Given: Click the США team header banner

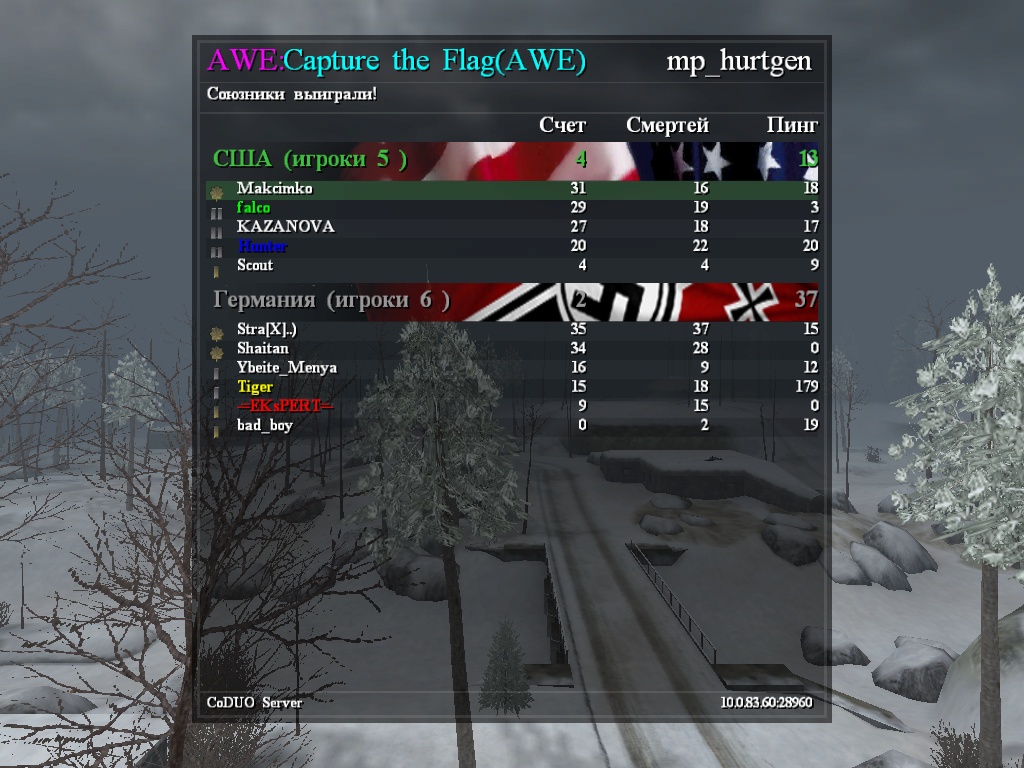Looking at the screenshot, I should [x=512, y=159].
